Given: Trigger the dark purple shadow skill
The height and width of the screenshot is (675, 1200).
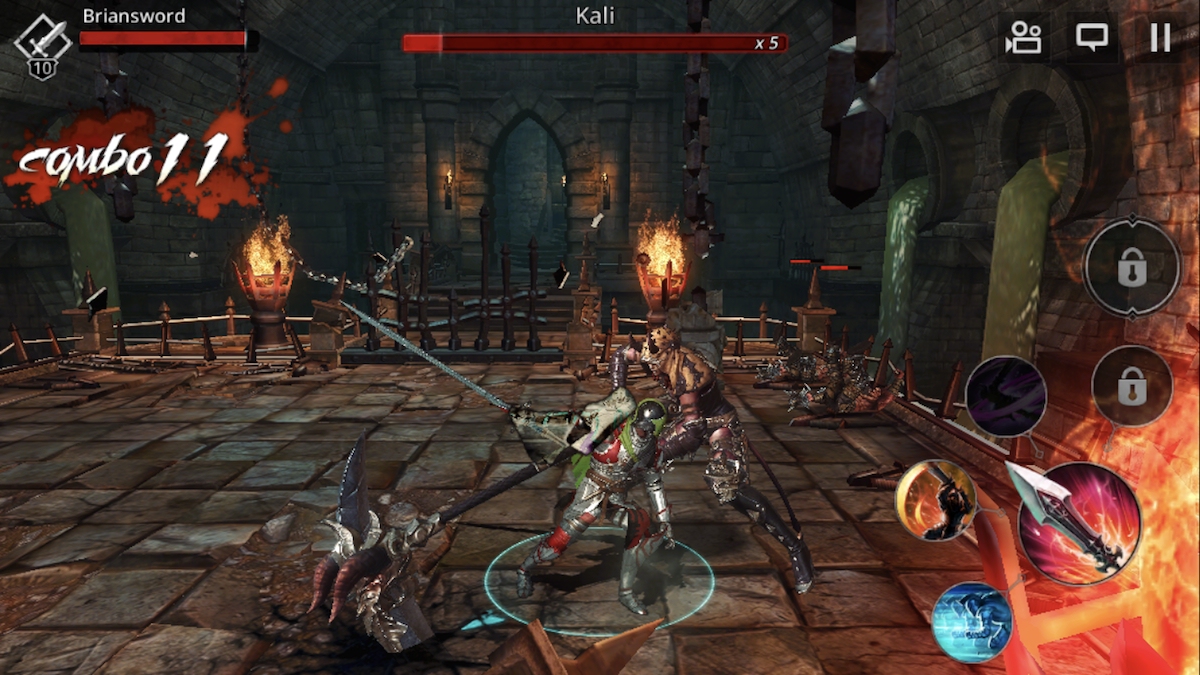Looking at the screenshot, I should tap(1006, 397).
